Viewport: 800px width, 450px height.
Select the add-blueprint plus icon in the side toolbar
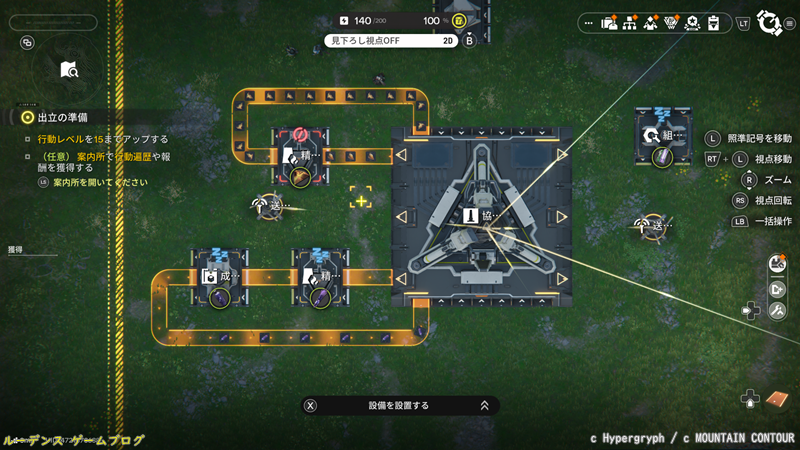click(x=777, y=289)
